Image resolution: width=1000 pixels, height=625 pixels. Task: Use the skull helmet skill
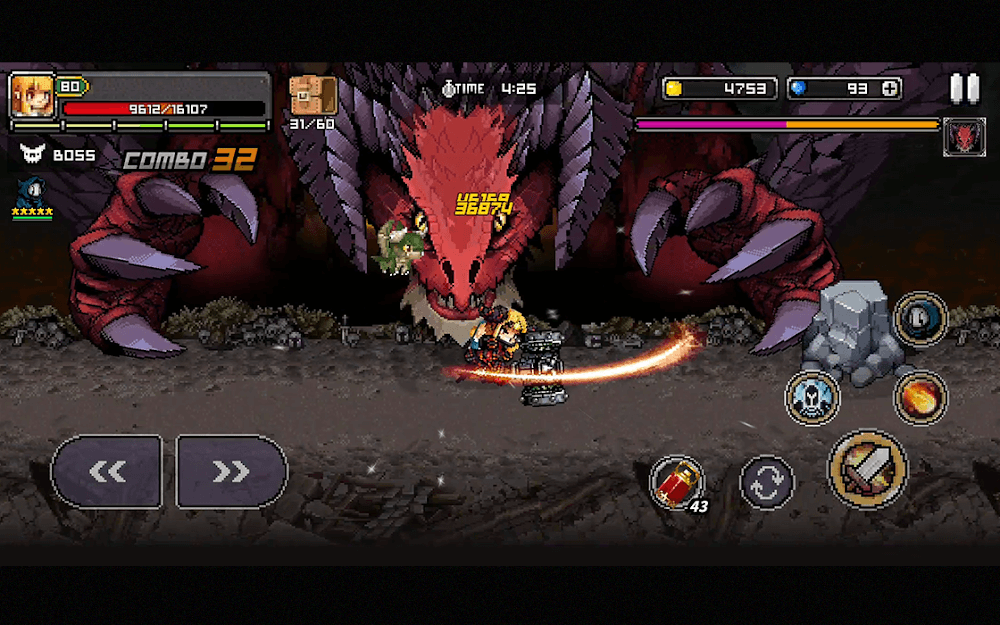tap(813, 397)
